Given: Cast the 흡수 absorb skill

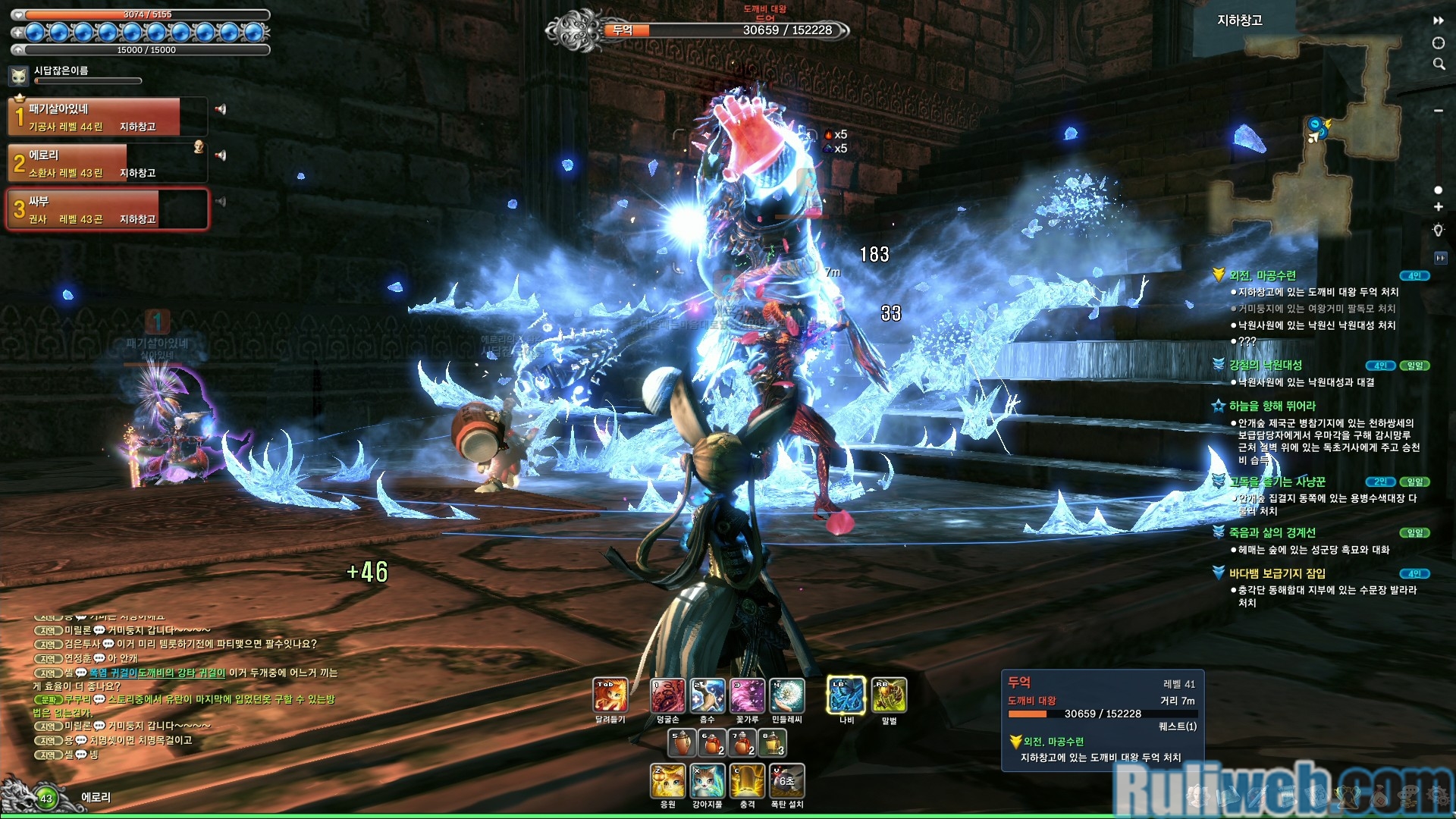Looking at the screenshot, I should point(708,695).
